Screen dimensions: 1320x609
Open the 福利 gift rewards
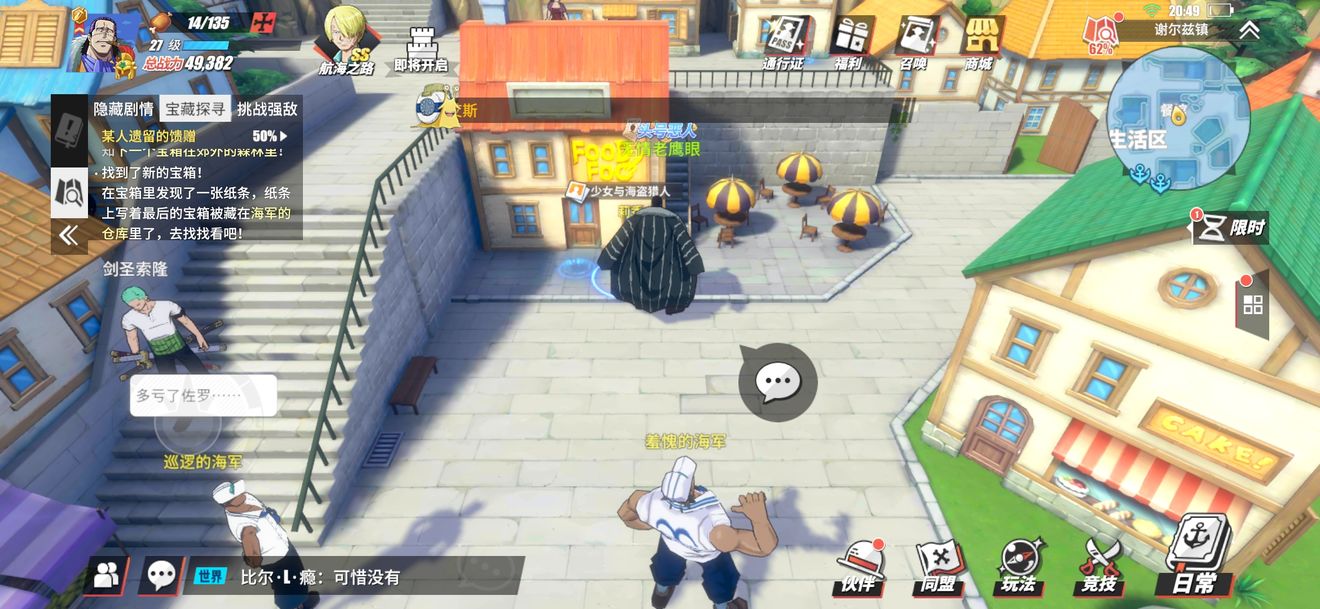click(851, 40)
